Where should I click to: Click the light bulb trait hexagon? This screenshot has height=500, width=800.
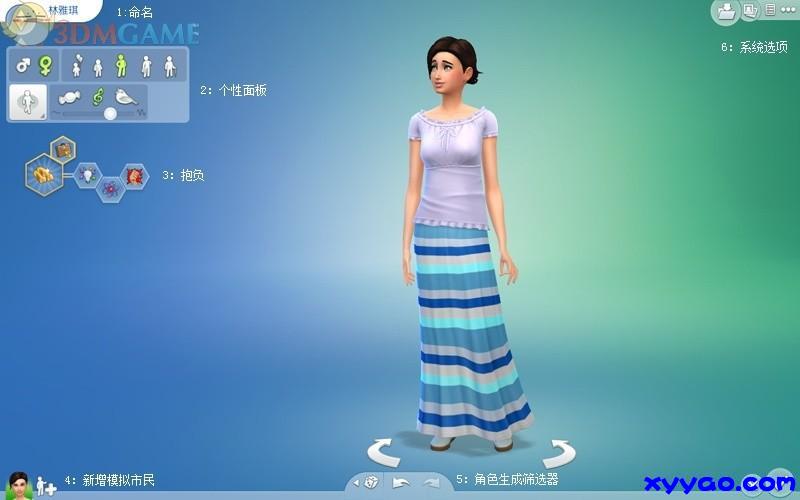tap(86, 174)
